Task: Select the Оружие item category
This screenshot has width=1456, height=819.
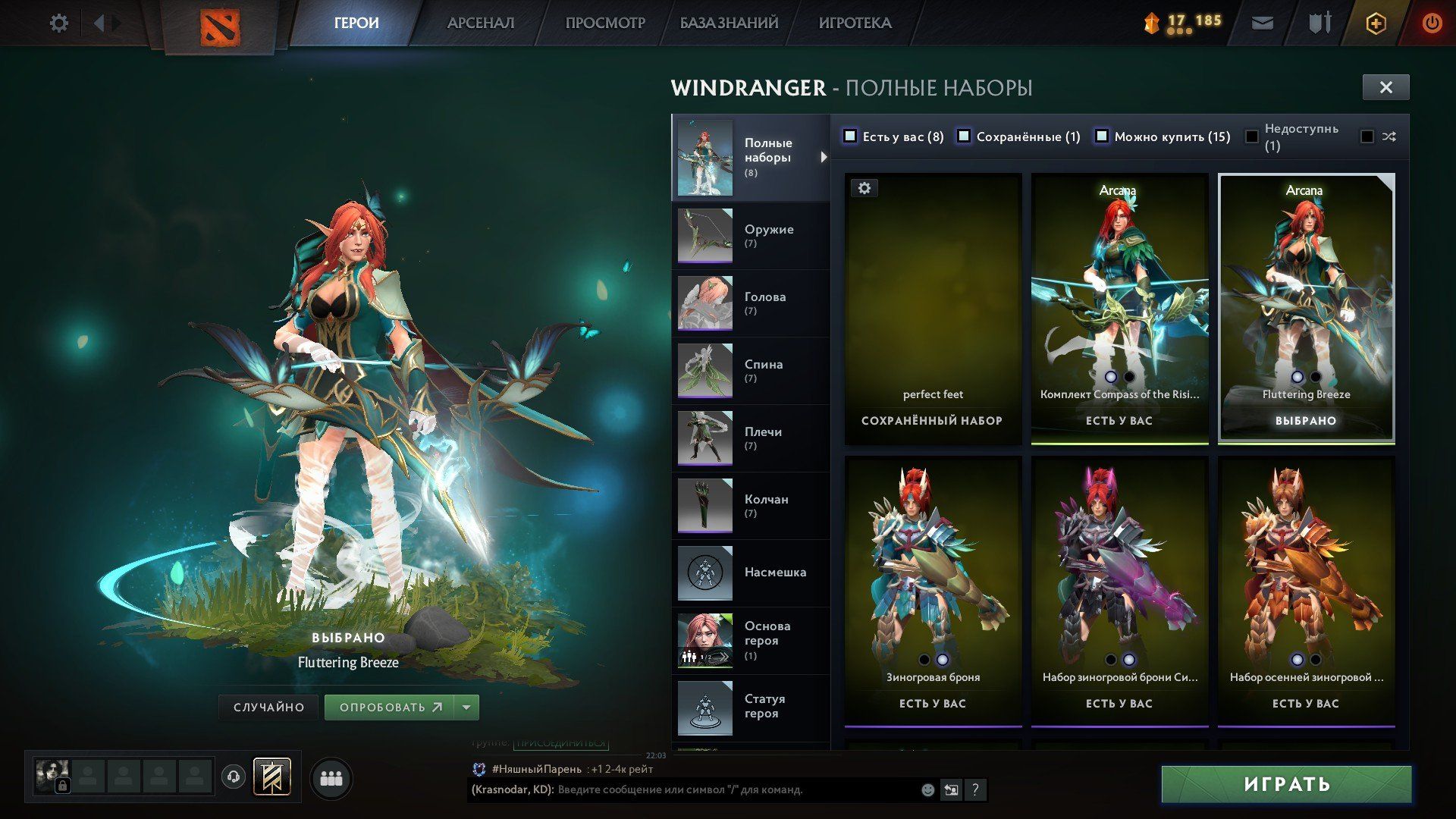Action: click(x=750, y=236)
